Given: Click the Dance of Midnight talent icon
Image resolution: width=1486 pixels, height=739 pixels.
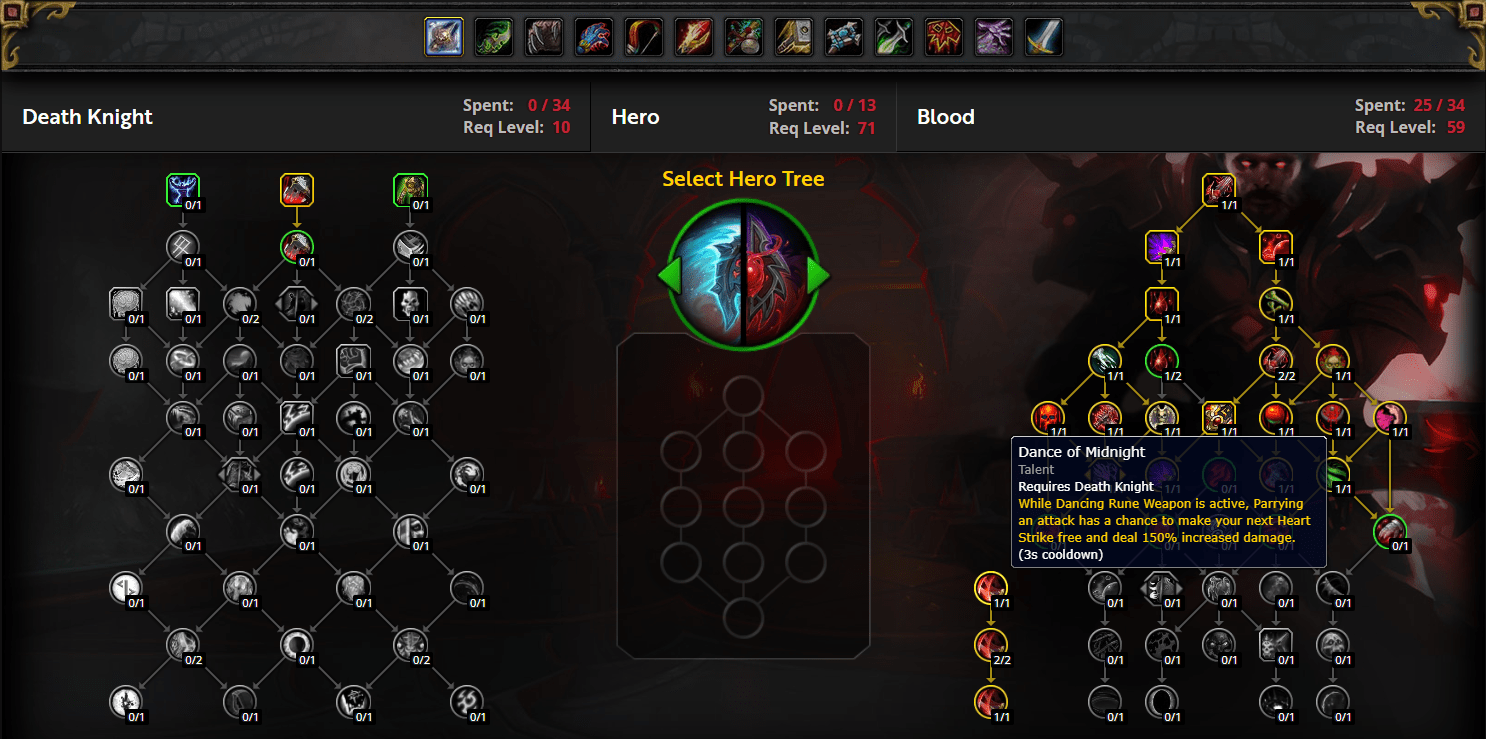Looking at the screenshot, I should click(x=1218, y=417).
